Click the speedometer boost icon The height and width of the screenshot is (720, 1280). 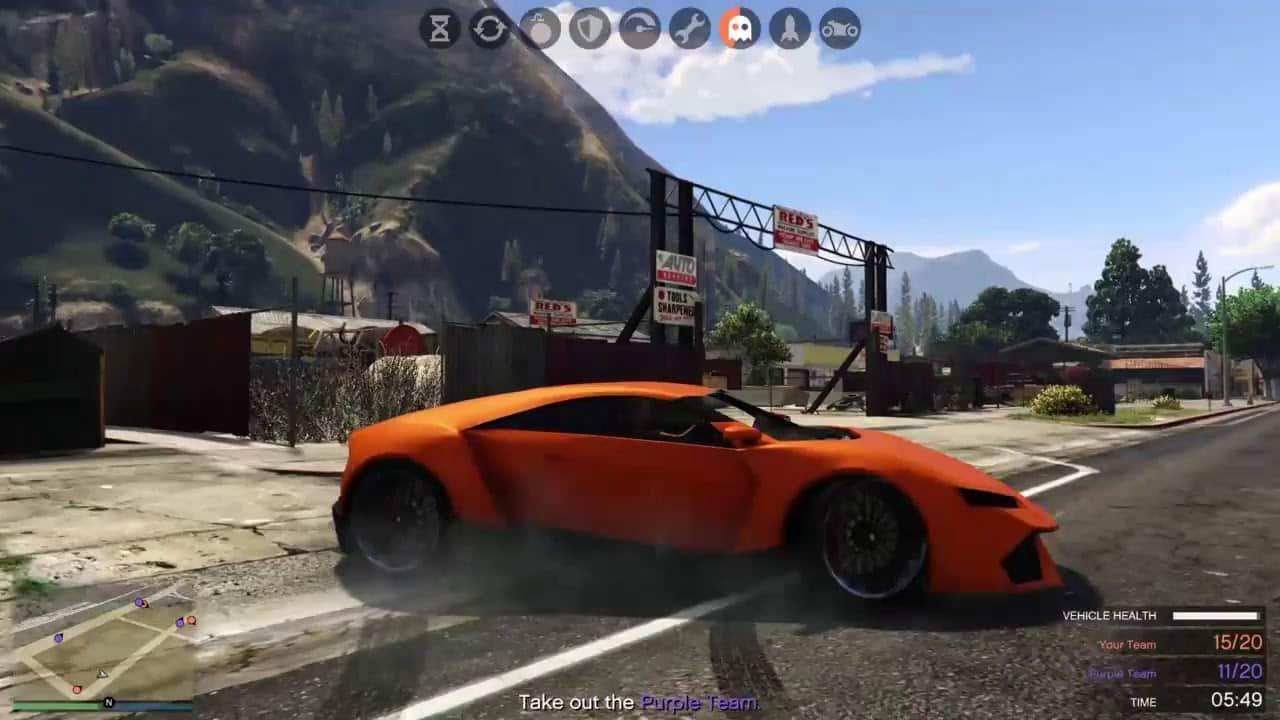tap(639, 29)
